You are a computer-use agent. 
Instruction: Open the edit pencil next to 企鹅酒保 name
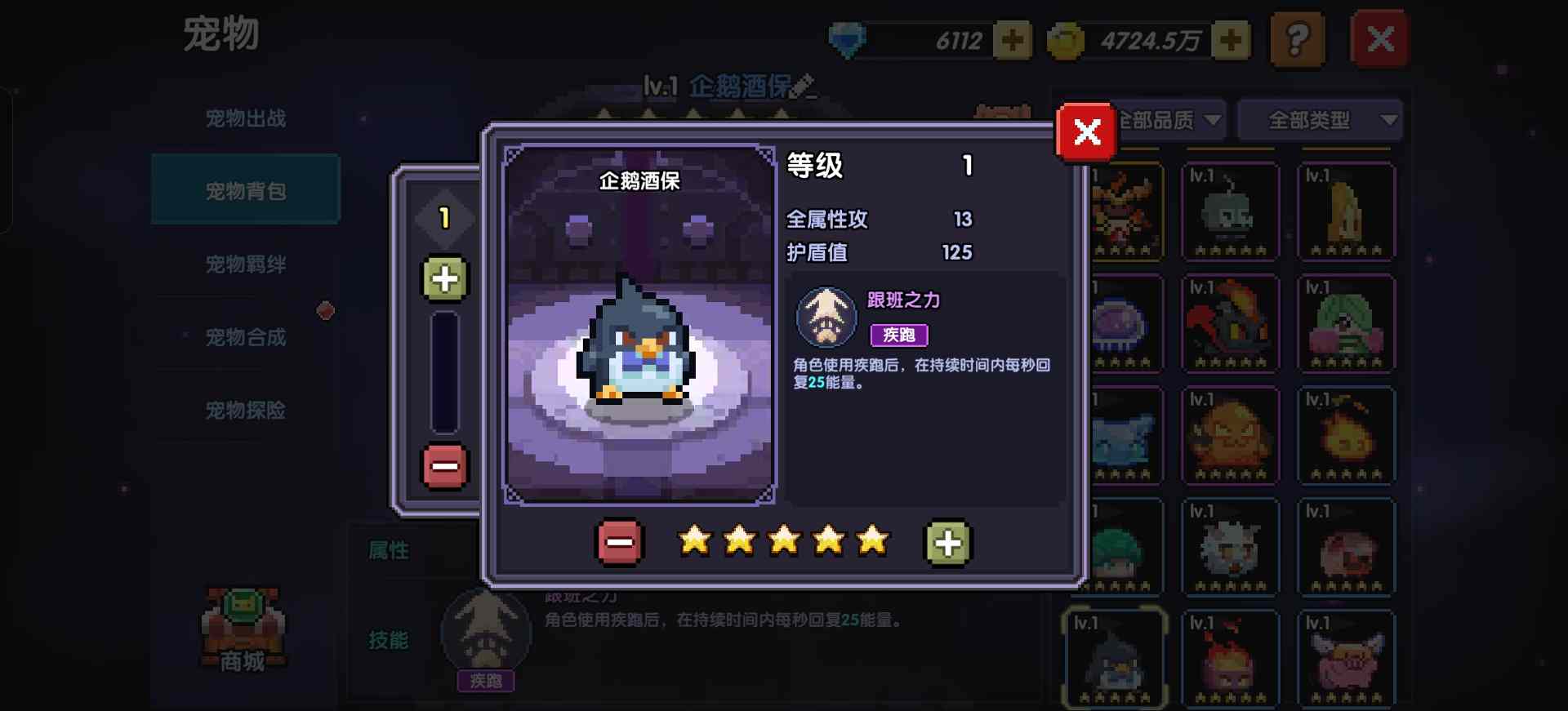pos(803,83)
